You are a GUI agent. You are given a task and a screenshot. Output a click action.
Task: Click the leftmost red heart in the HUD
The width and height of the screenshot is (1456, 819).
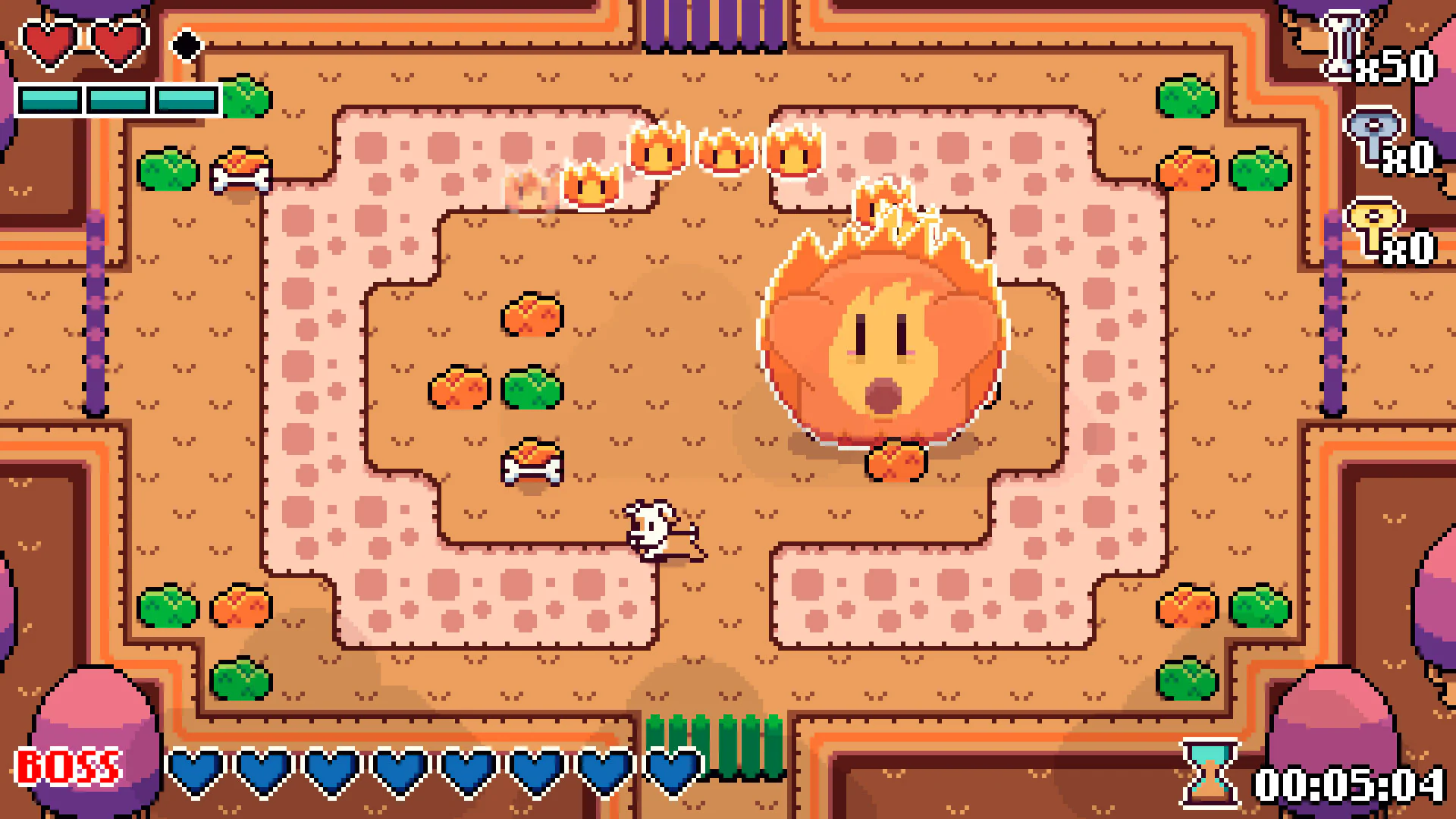(45, 42)
